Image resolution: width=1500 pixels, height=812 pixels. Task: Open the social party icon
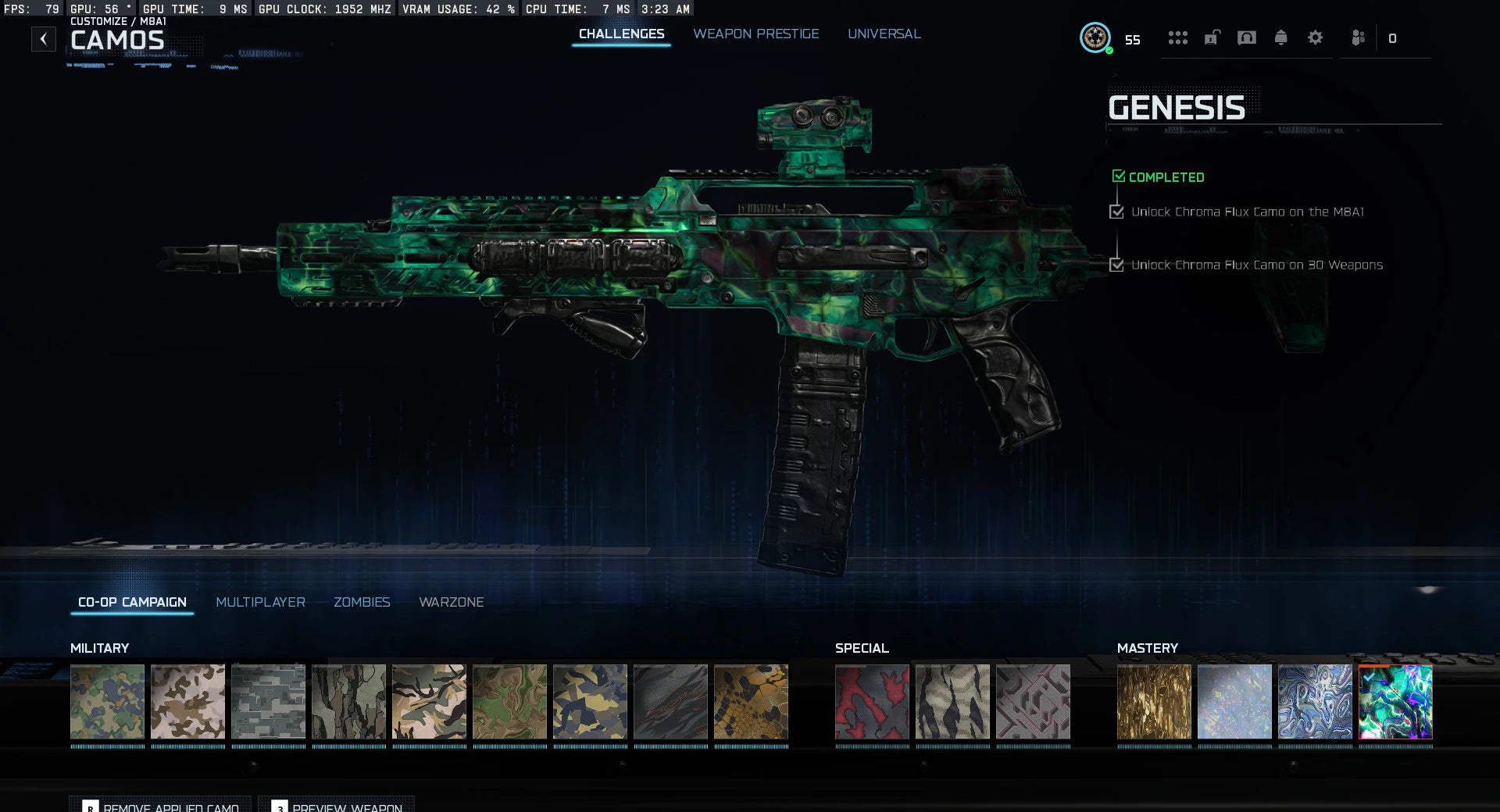pos(1359,37)
